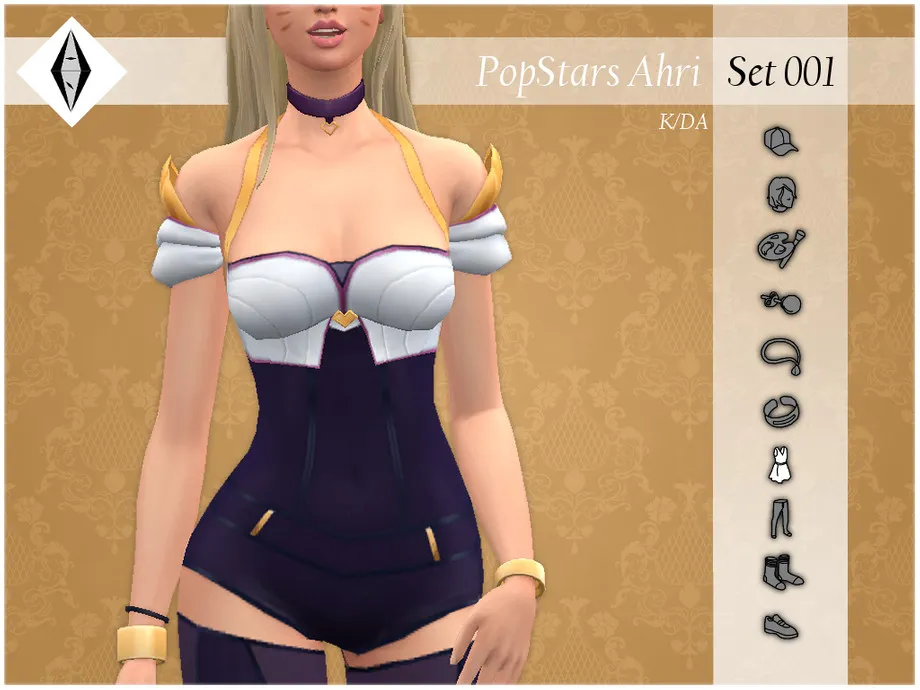Select the highlighted white dress outfit icon

pyautogui.click(x=780, y=465)
